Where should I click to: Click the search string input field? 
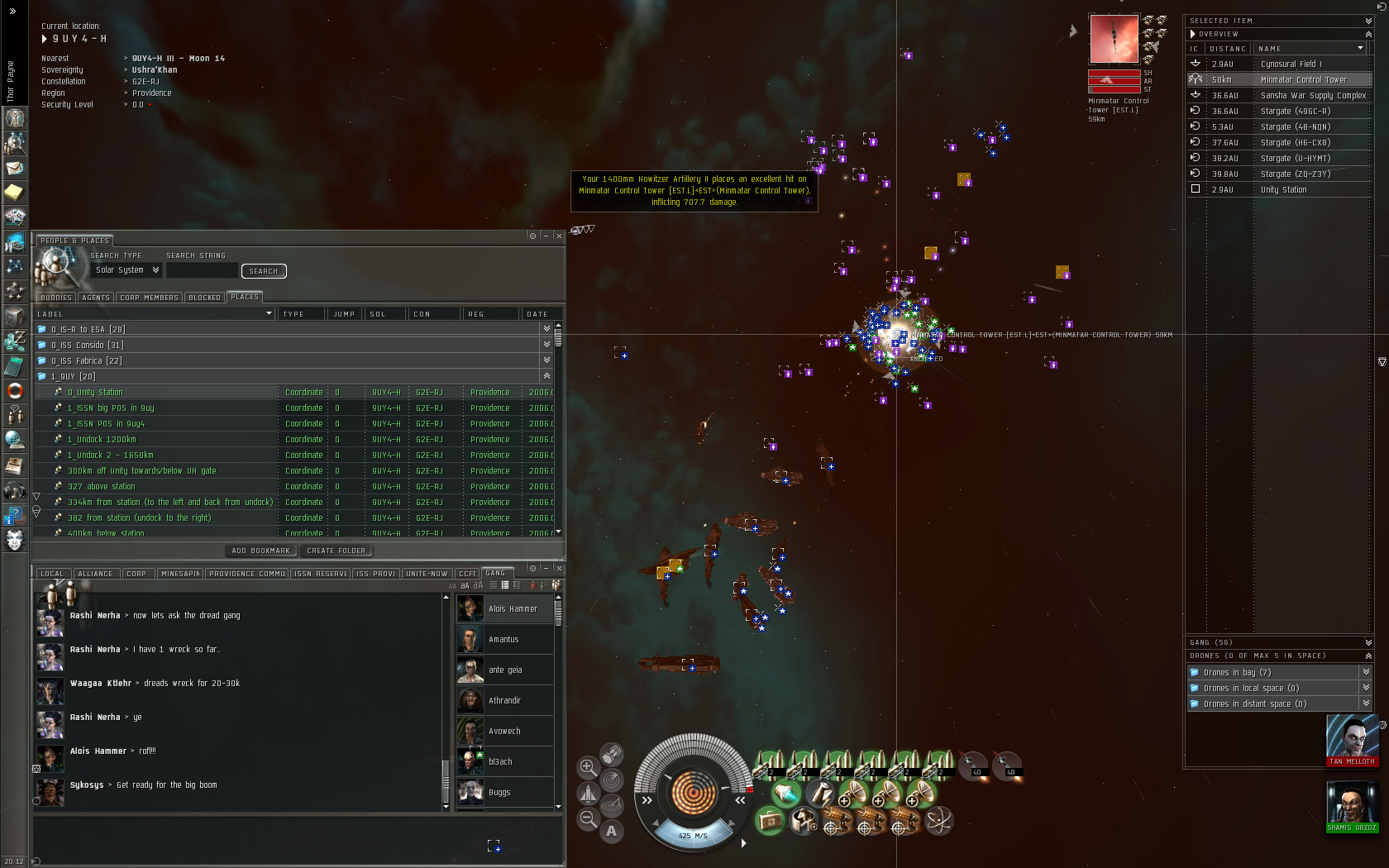[202, 270]
